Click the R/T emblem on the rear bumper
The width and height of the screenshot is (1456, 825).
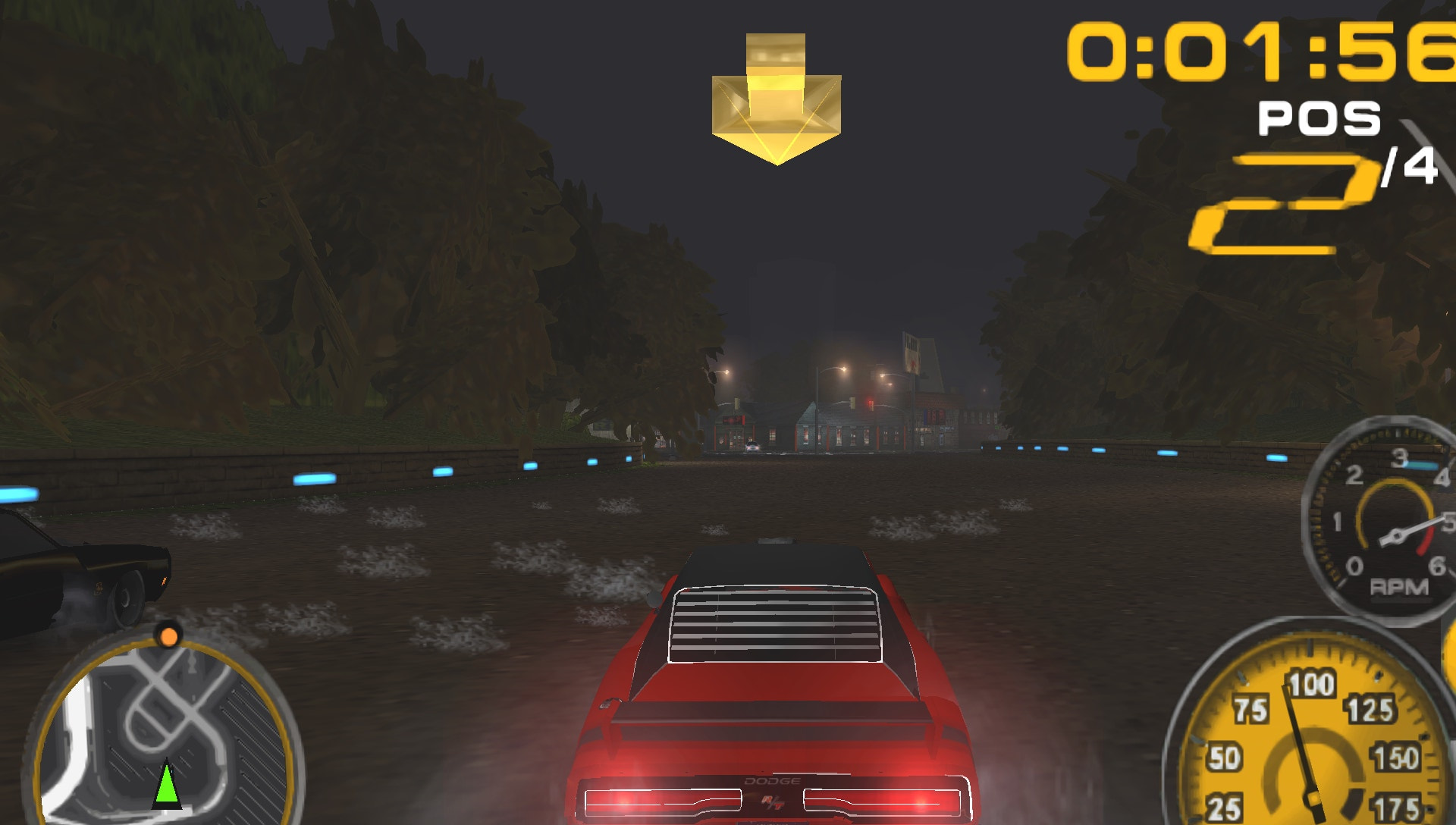[772, 802]
